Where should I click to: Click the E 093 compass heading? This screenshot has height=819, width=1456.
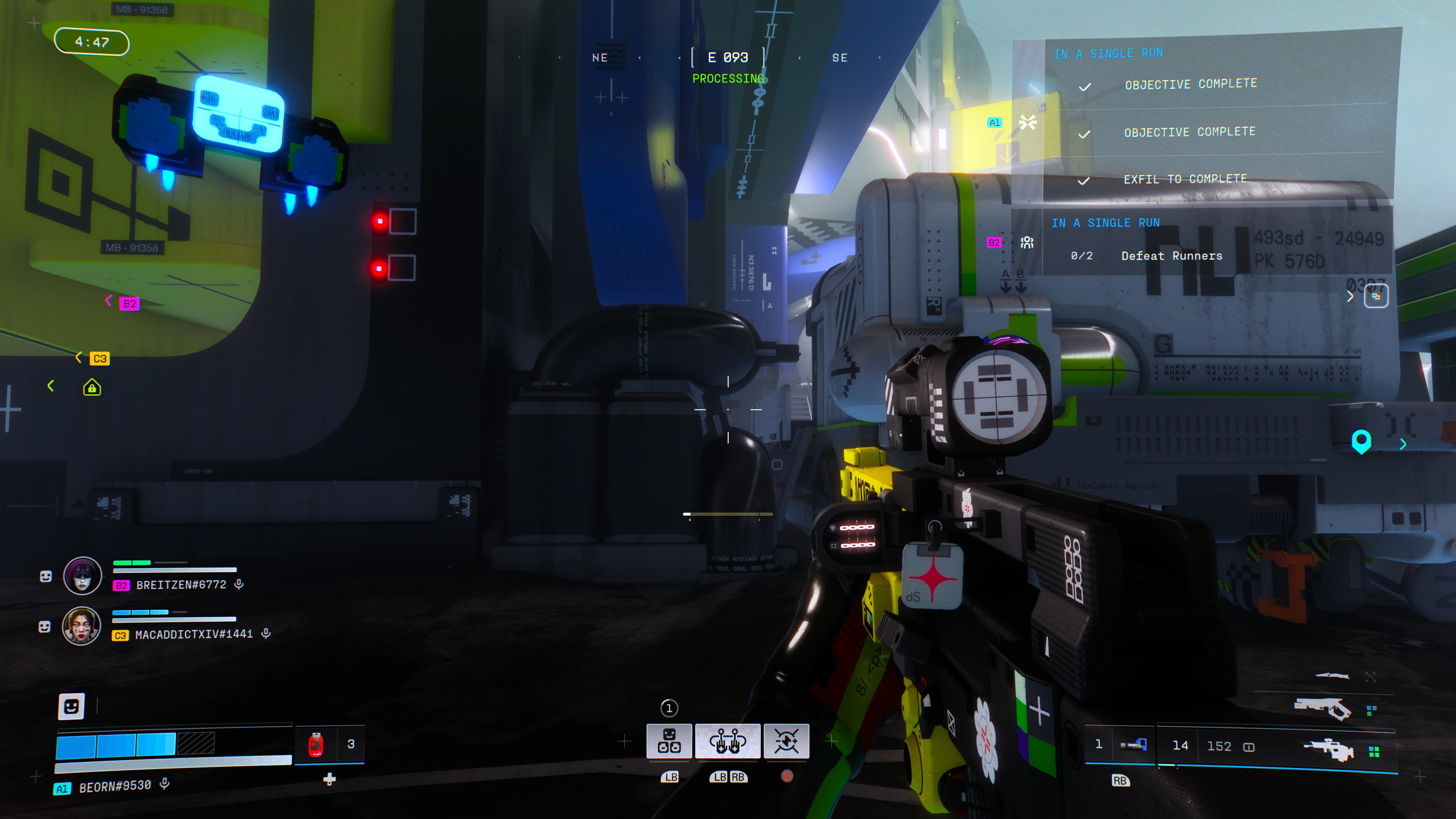pyautogui.click(x=728, y=58)
